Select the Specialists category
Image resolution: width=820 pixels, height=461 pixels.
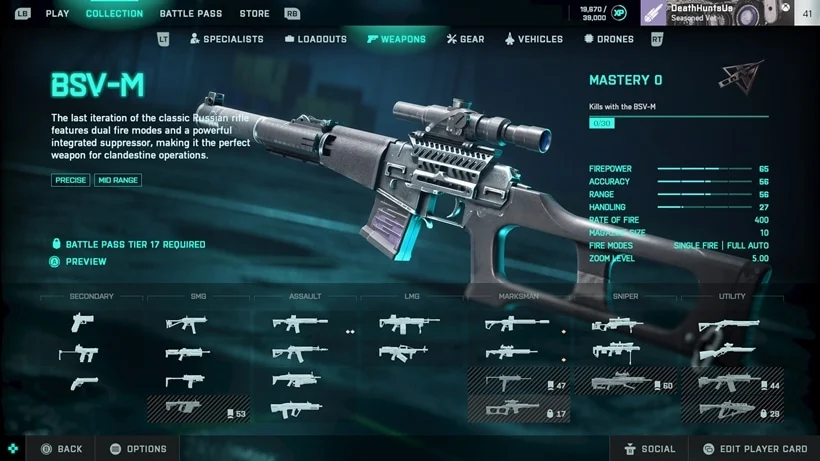point(226,39)
